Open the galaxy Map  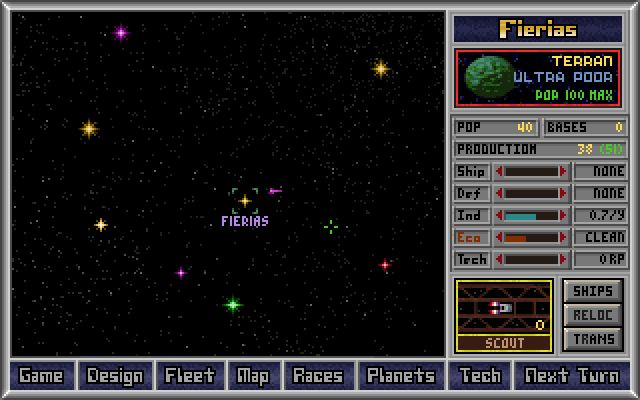[x=252, y=376]
